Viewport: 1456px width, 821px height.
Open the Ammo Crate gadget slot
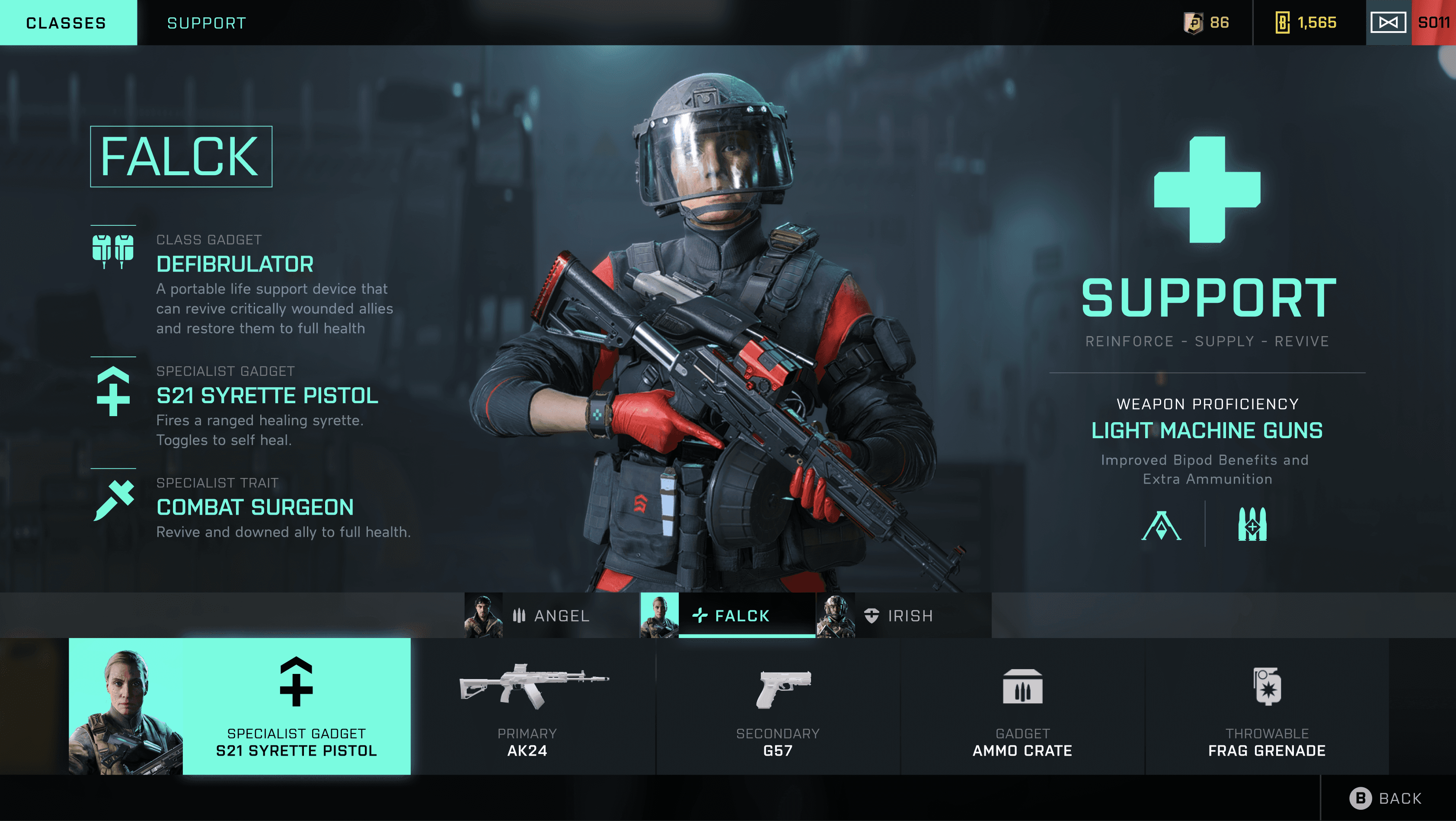tap(1022, 707)
